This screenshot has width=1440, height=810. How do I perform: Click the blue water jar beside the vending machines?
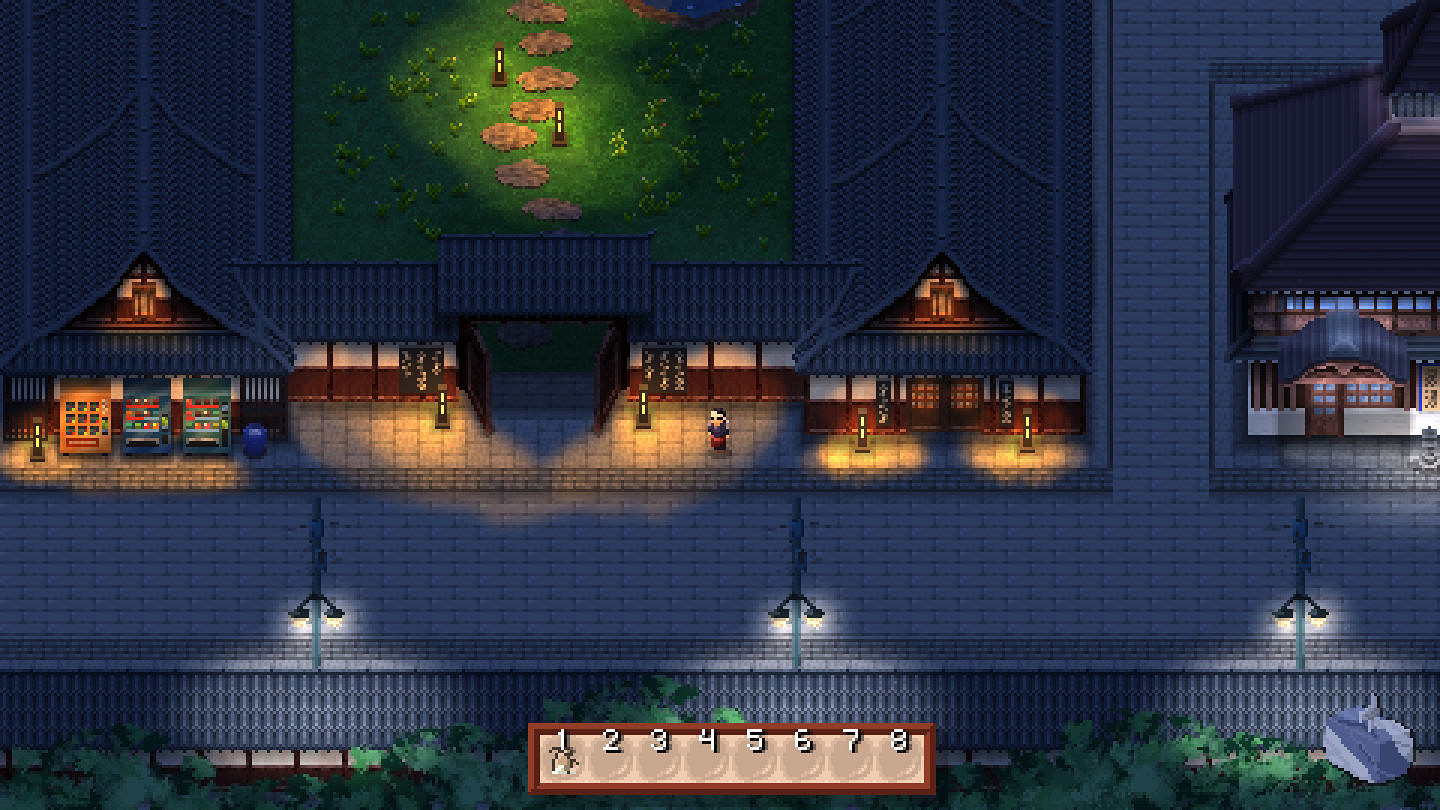pyautogui.click(x=255, y=437)
